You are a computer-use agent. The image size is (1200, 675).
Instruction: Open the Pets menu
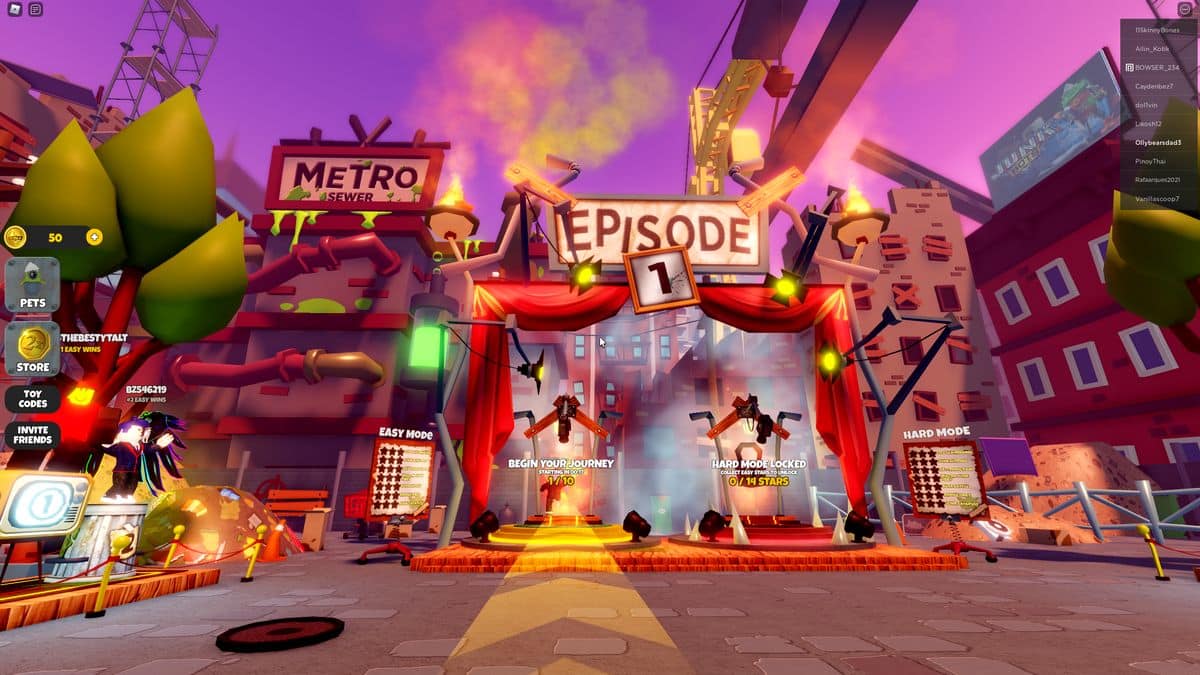pos(32,285)
